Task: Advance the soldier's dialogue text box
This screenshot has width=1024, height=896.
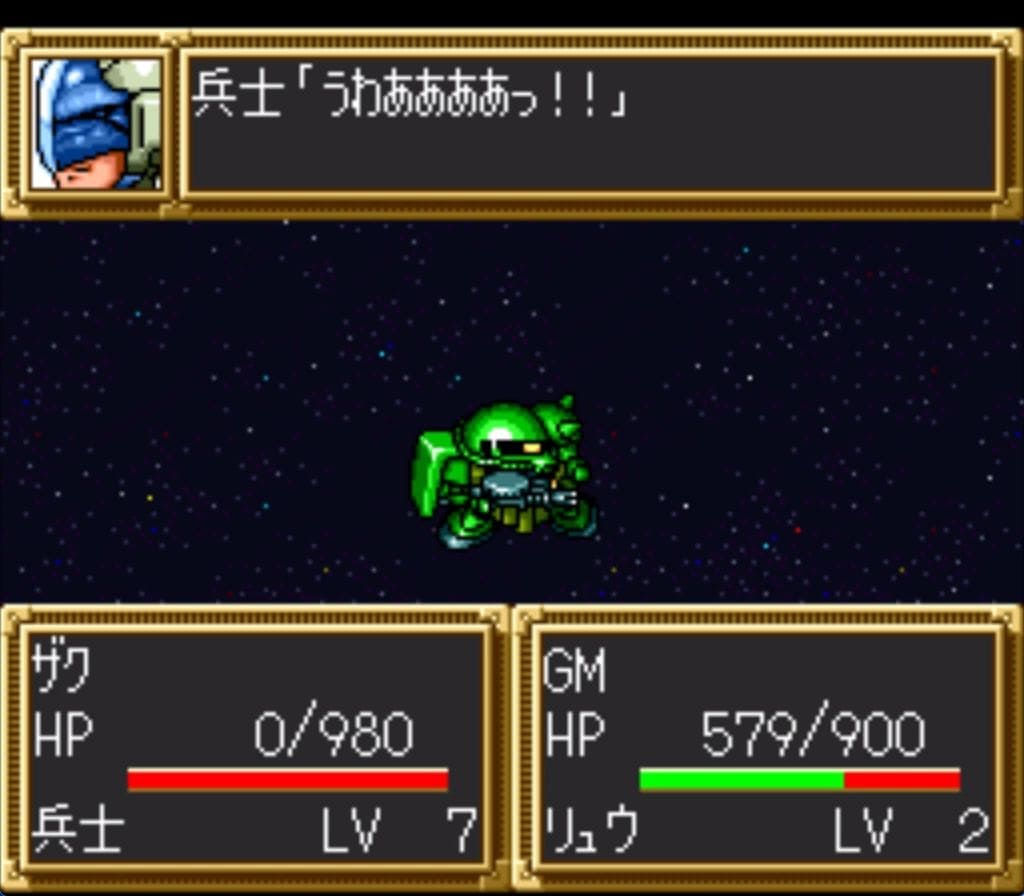Action: [x=591, y=123]
